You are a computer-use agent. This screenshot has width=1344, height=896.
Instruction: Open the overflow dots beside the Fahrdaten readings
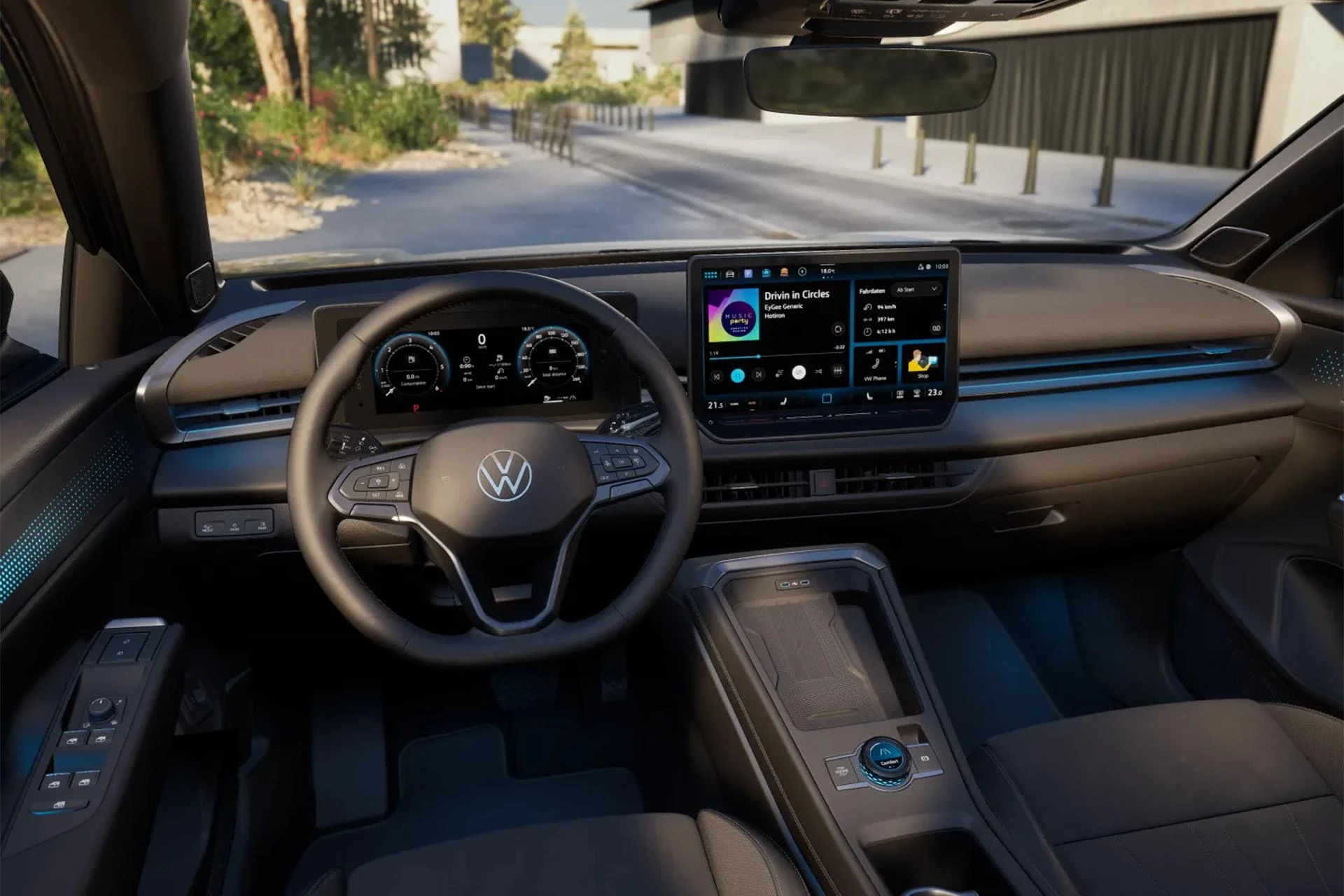click(x=944, y=307)
